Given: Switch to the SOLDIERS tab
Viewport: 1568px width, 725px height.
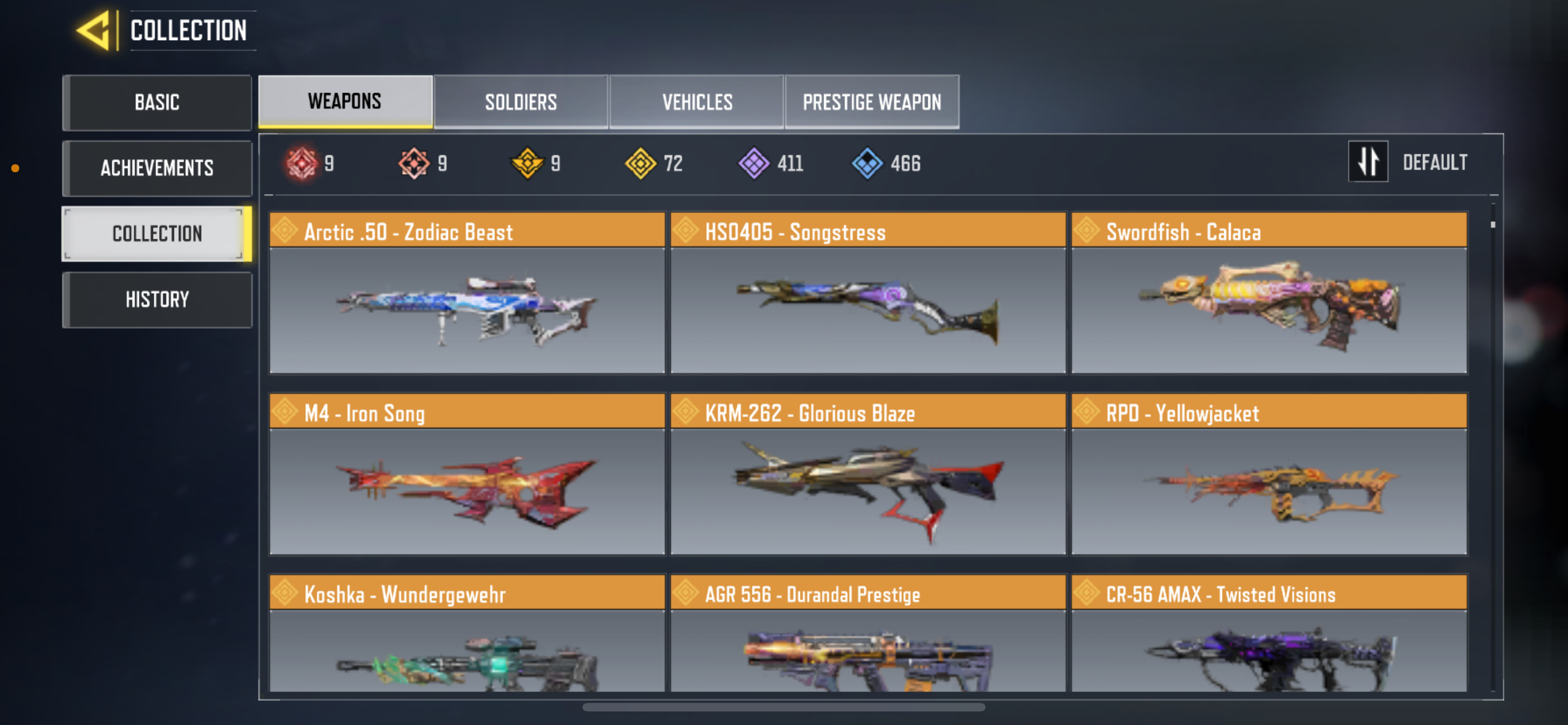Looking at the screenshot, I should 520,102.
